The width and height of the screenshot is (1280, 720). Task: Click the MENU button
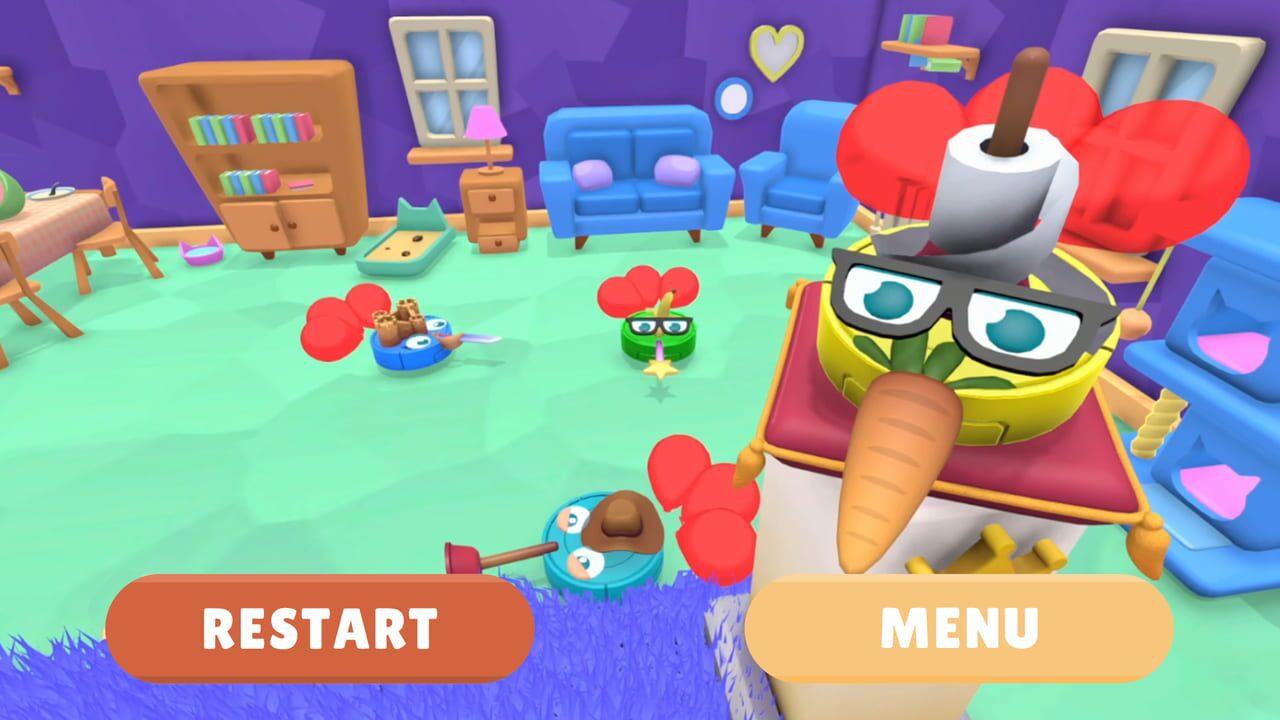point(958,627)
